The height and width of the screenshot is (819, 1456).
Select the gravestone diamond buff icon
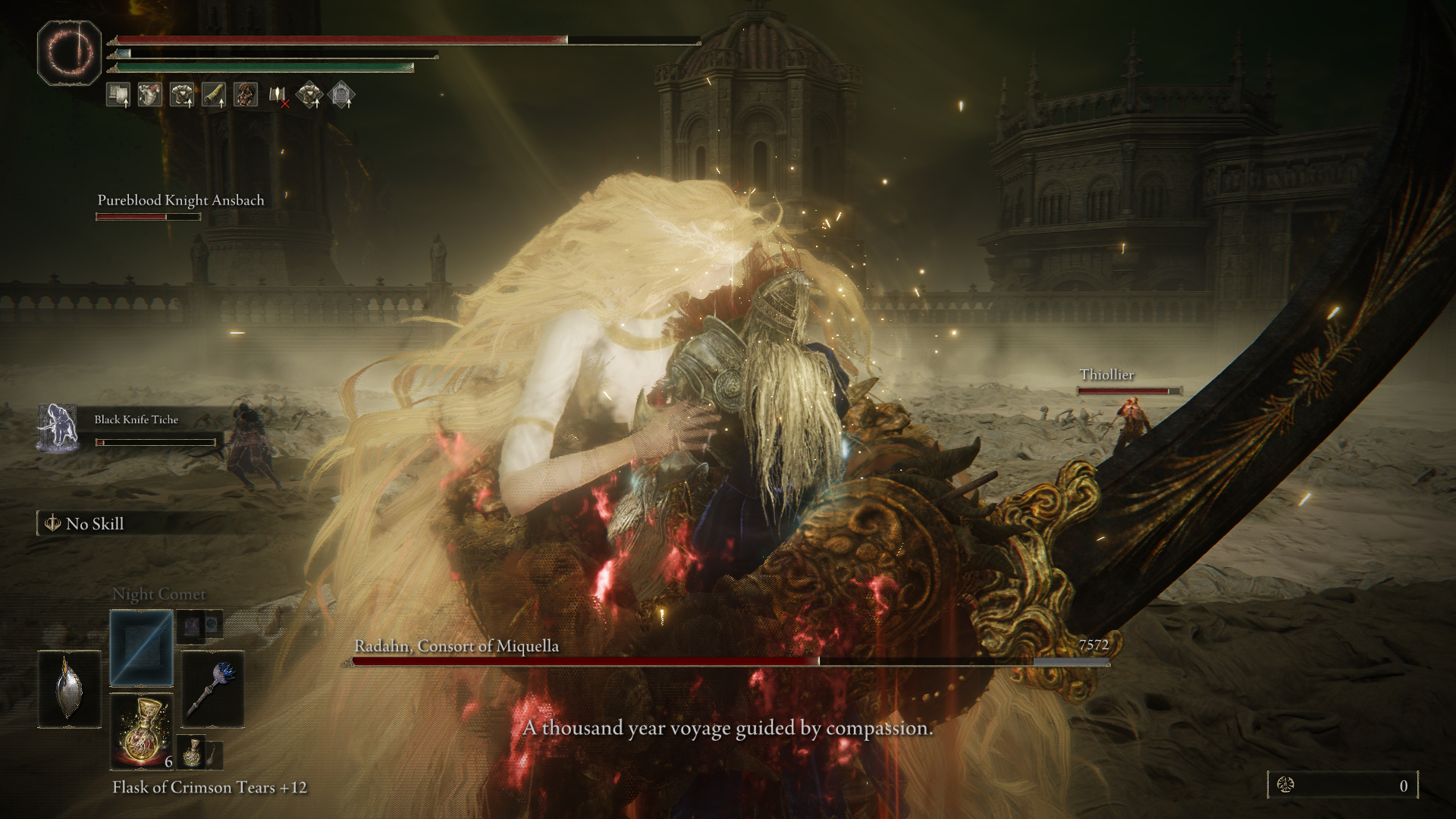[342, 95]
